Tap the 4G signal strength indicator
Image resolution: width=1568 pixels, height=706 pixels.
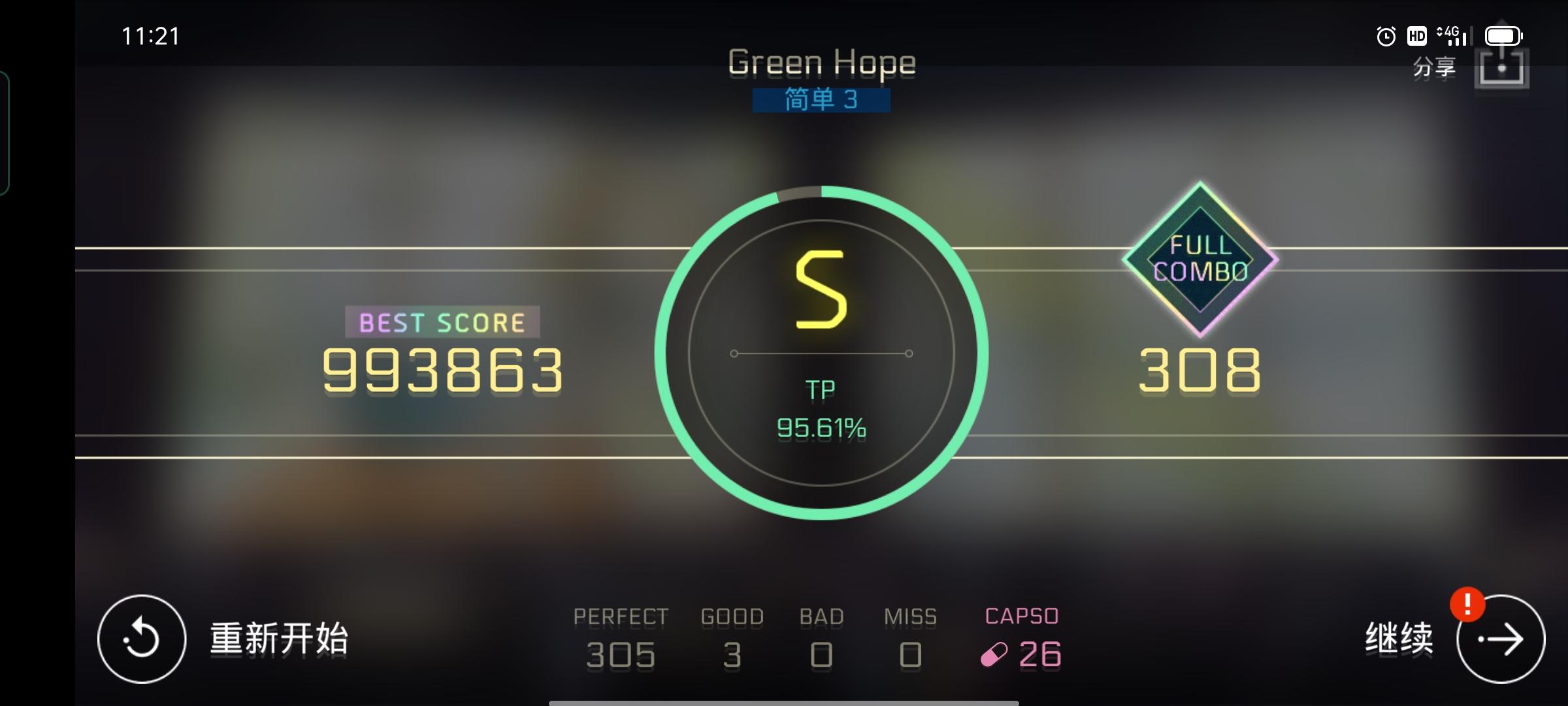(1457, 36)
